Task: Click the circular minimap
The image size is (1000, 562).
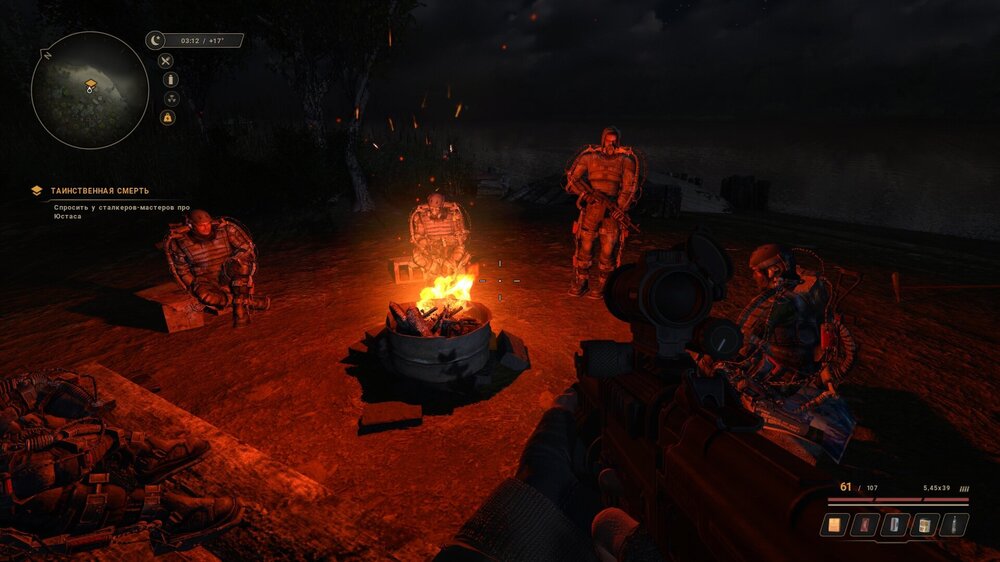Action: tap(90, 90)
